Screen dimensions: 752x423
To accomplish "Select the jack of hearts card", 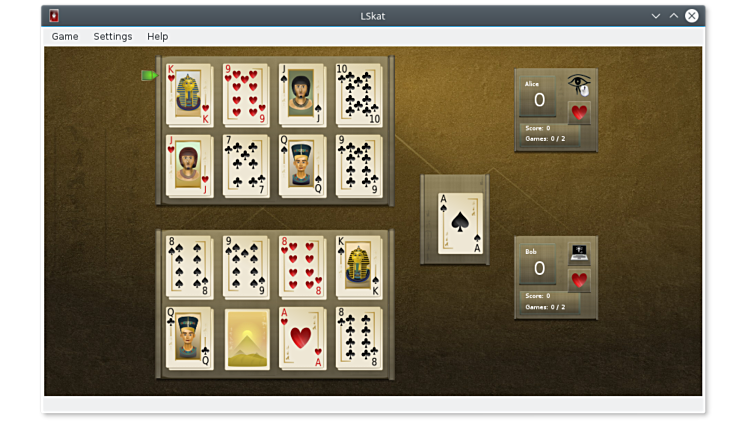I will click(x=189, y=166).
